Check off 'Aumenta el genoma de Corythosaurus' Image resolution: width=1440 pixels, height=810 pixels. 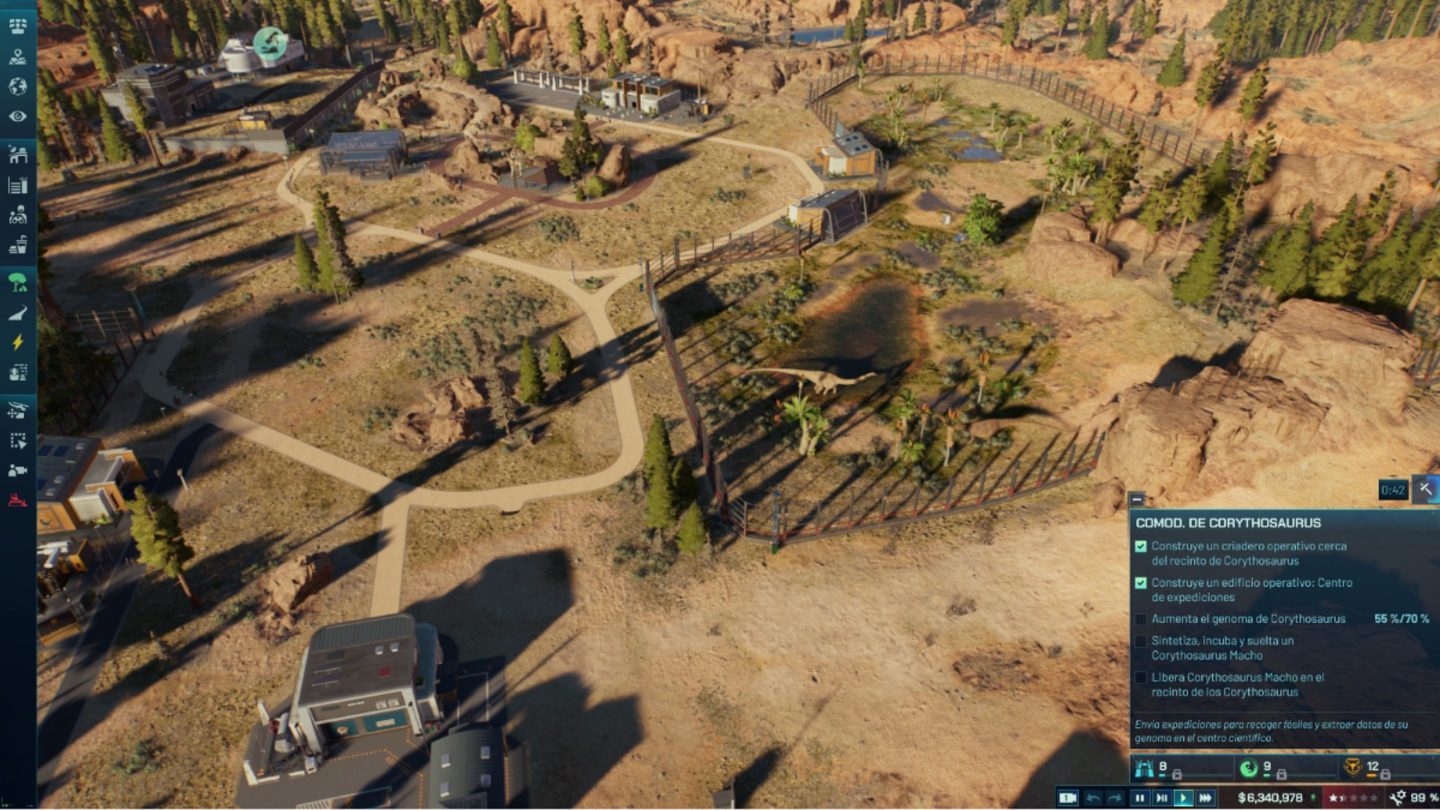pyautogui.click(x=1140, y=619)
